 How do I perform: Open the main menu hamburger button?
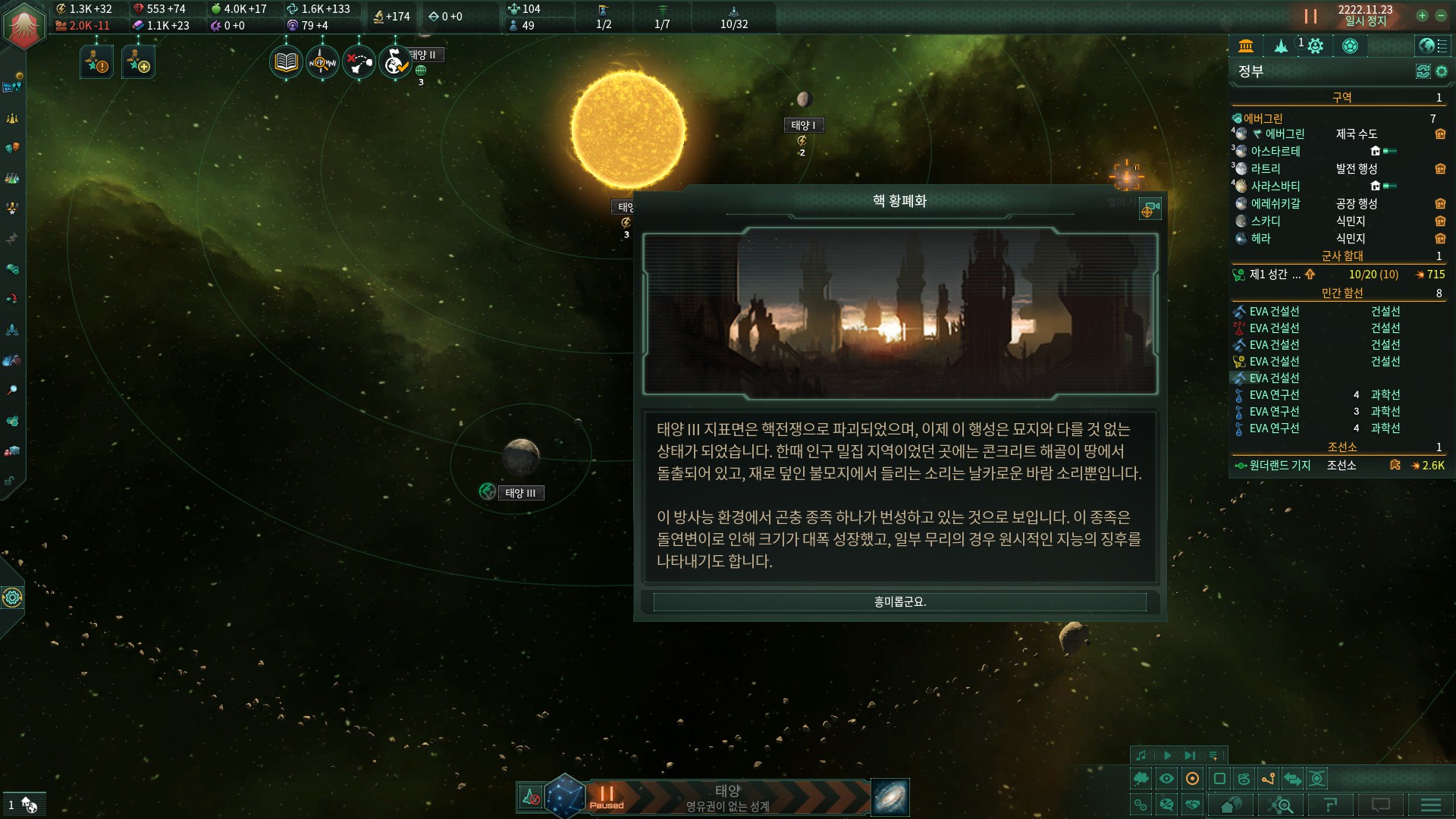pos(1430,805)
